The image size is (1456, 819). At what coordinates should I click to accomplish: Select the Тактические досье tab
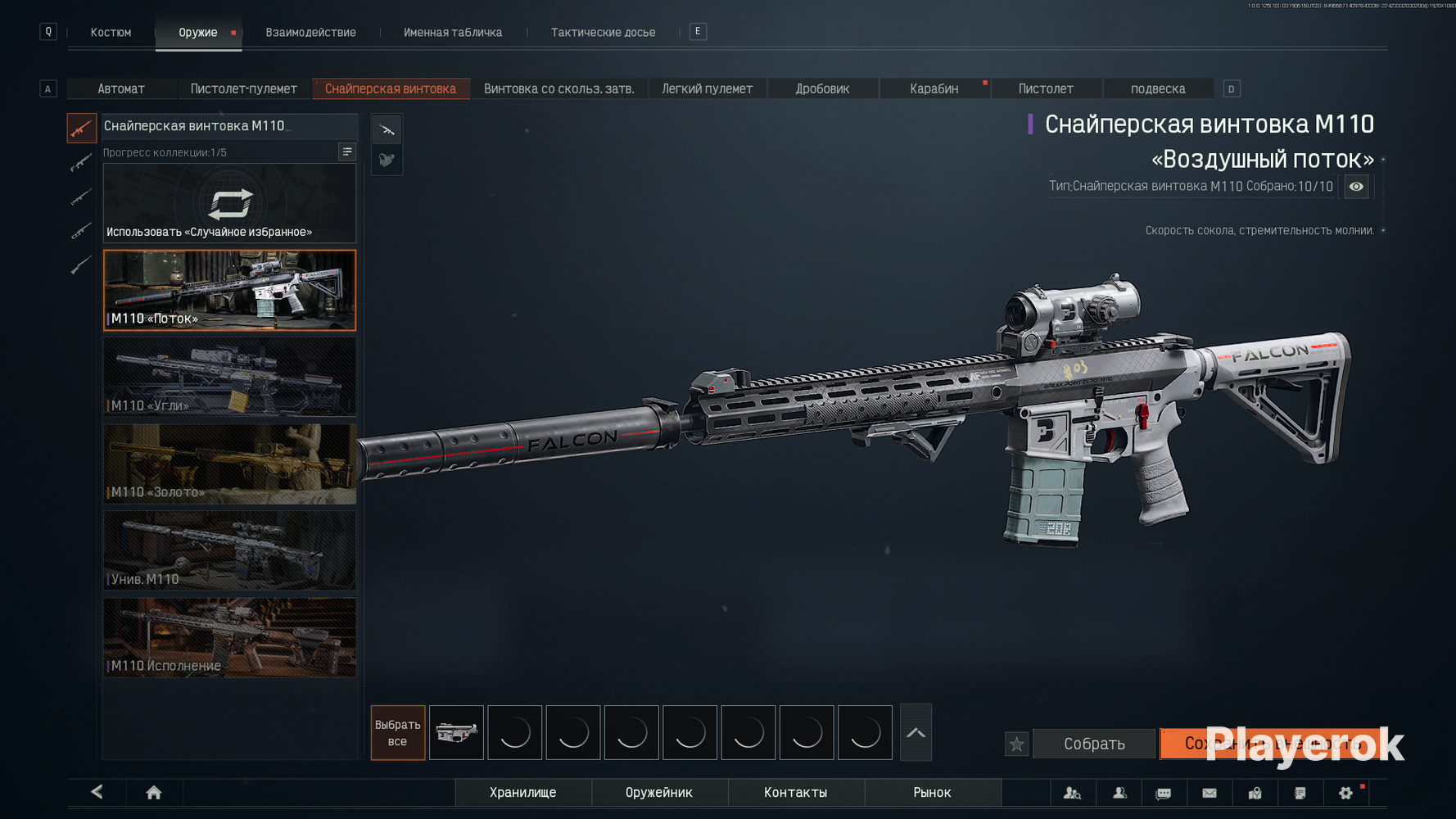[x=603, y=33]
